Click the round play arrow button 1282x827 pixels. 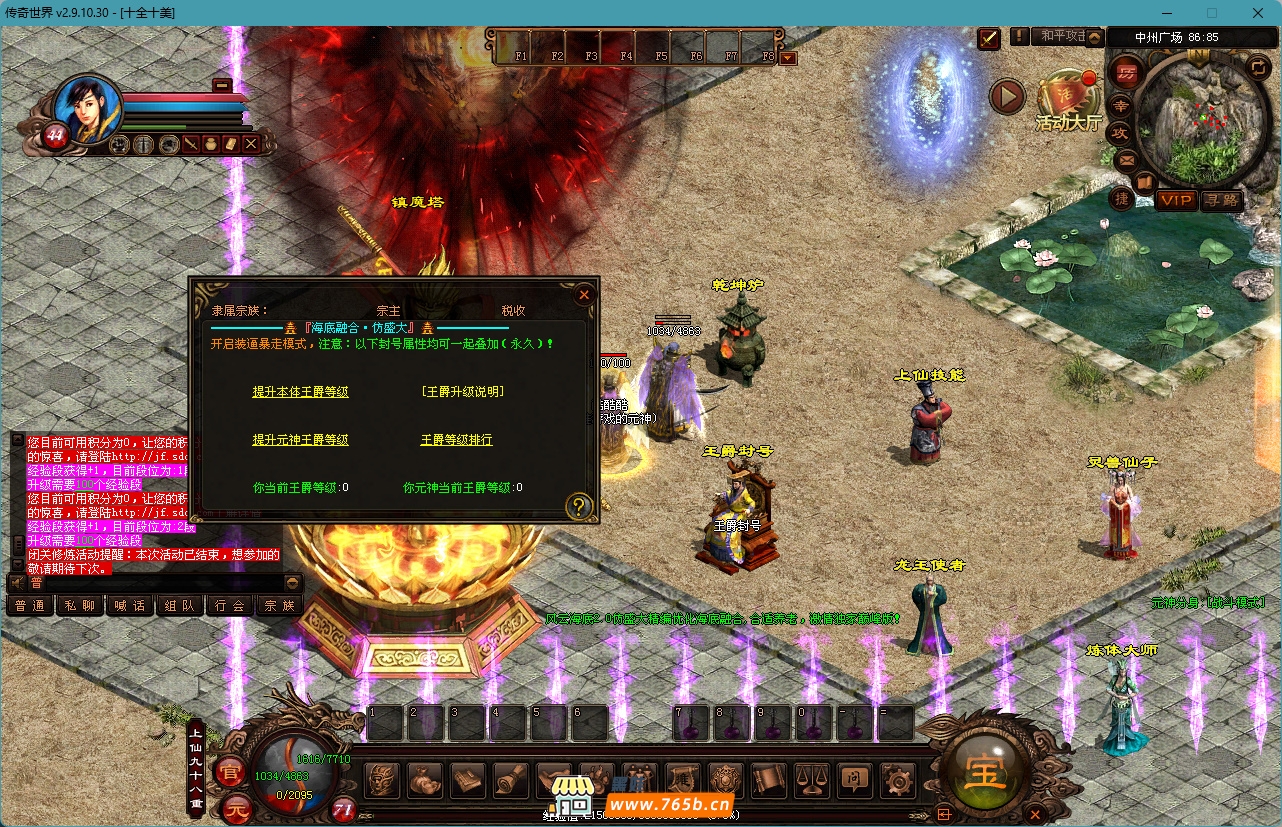tap(1007, 97)
